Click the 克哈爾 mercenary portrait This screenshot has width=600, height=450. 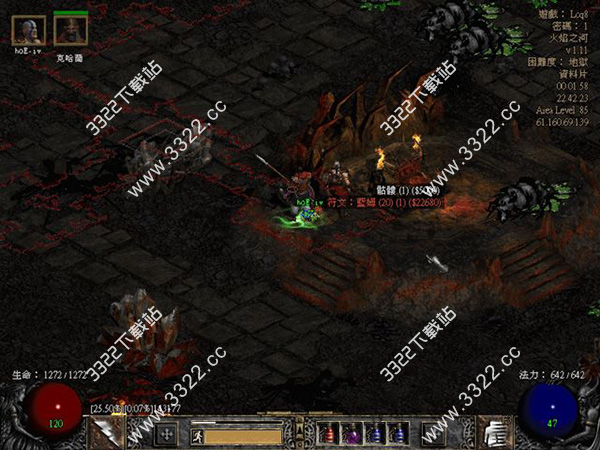pyautogui.click(x=70, y=30)
